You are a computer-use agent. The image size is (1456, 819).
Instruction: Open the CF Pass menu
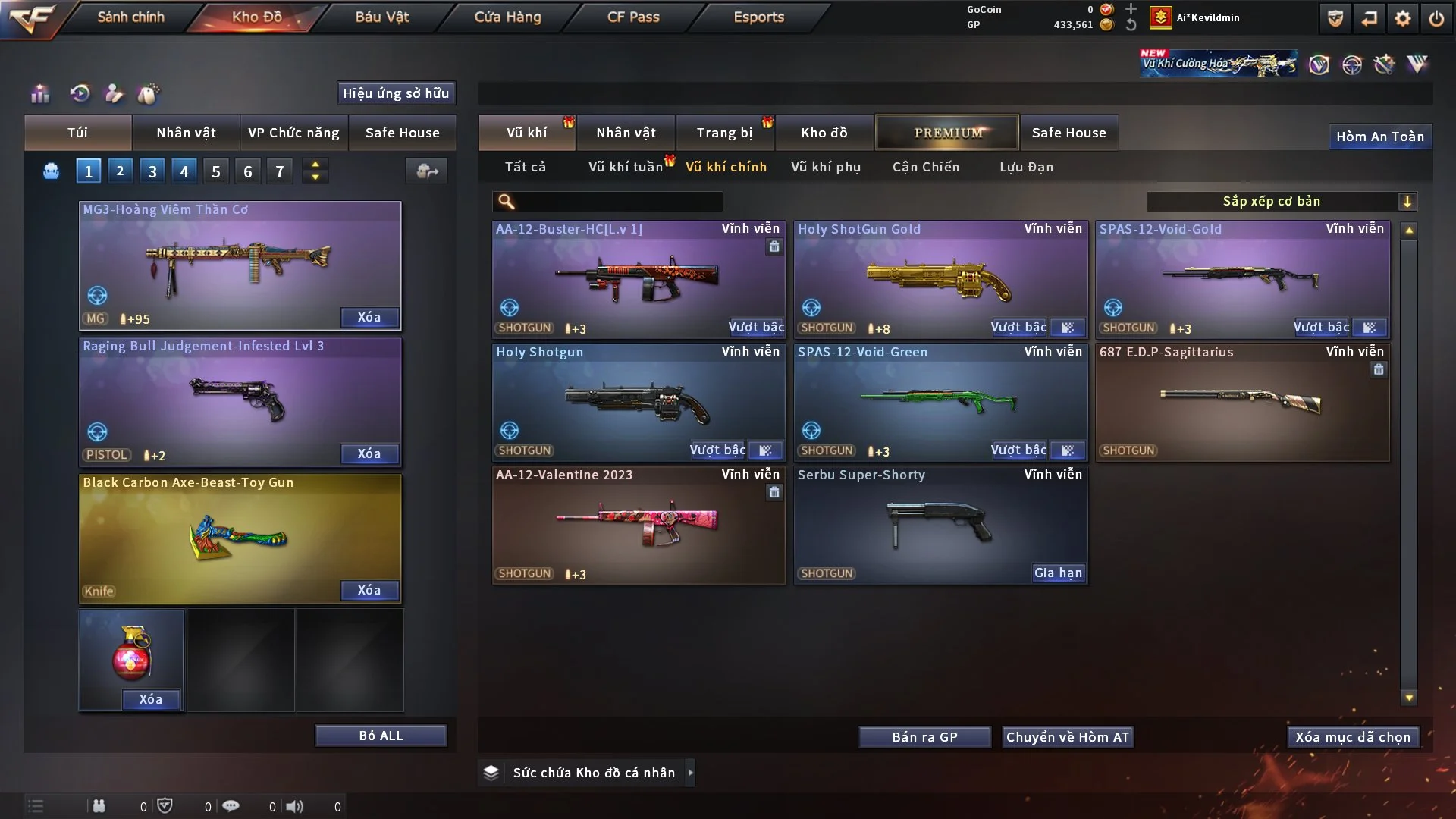[633, 17]
